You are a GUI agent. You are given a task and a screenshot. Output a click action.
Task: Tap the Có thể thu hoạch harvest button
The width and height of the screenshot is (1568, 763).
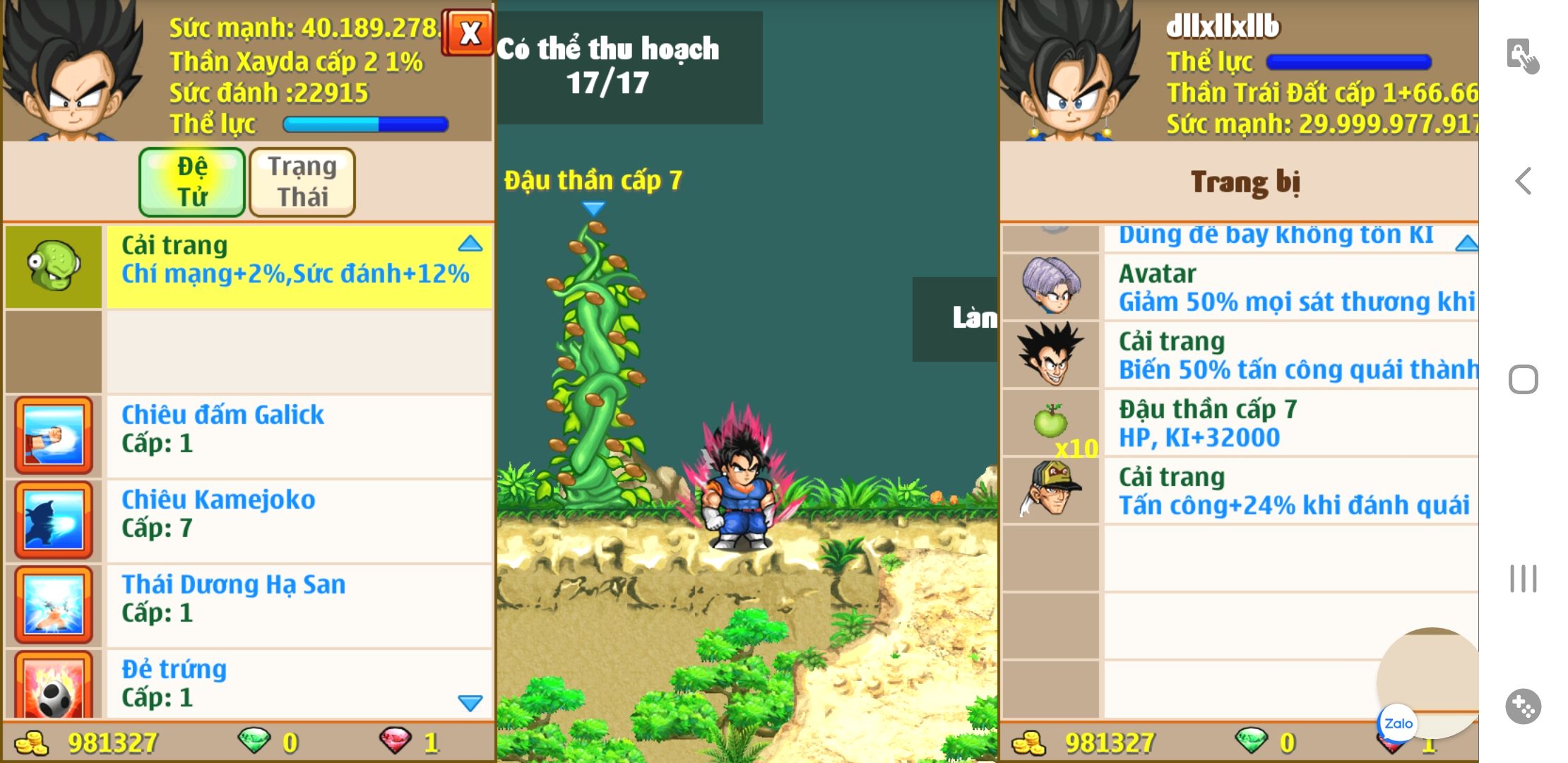pyautogui.click(x=629, y=67)
